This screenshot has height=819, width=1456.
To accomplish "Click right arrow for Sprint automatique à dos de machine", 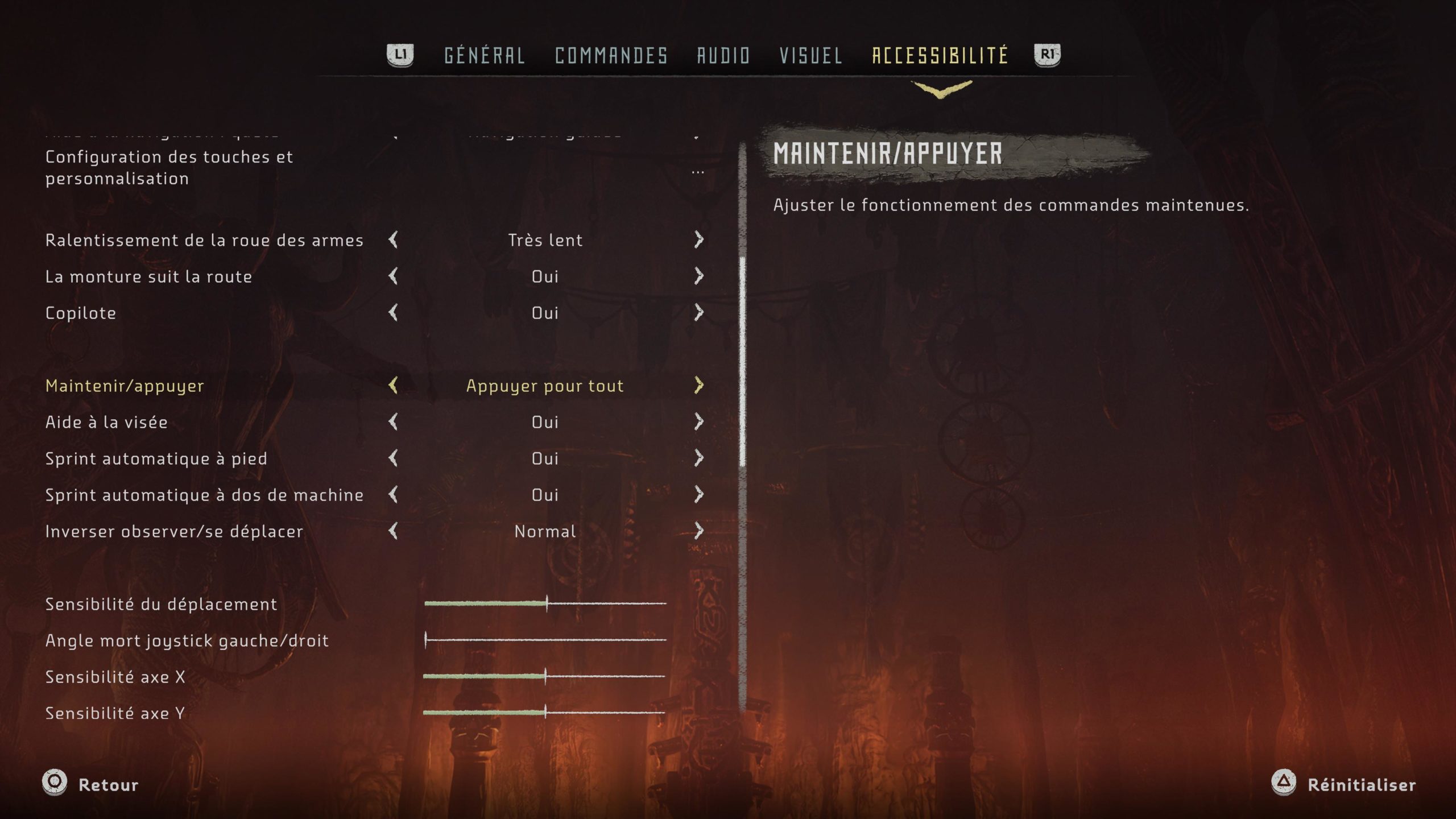I will 699,495.
